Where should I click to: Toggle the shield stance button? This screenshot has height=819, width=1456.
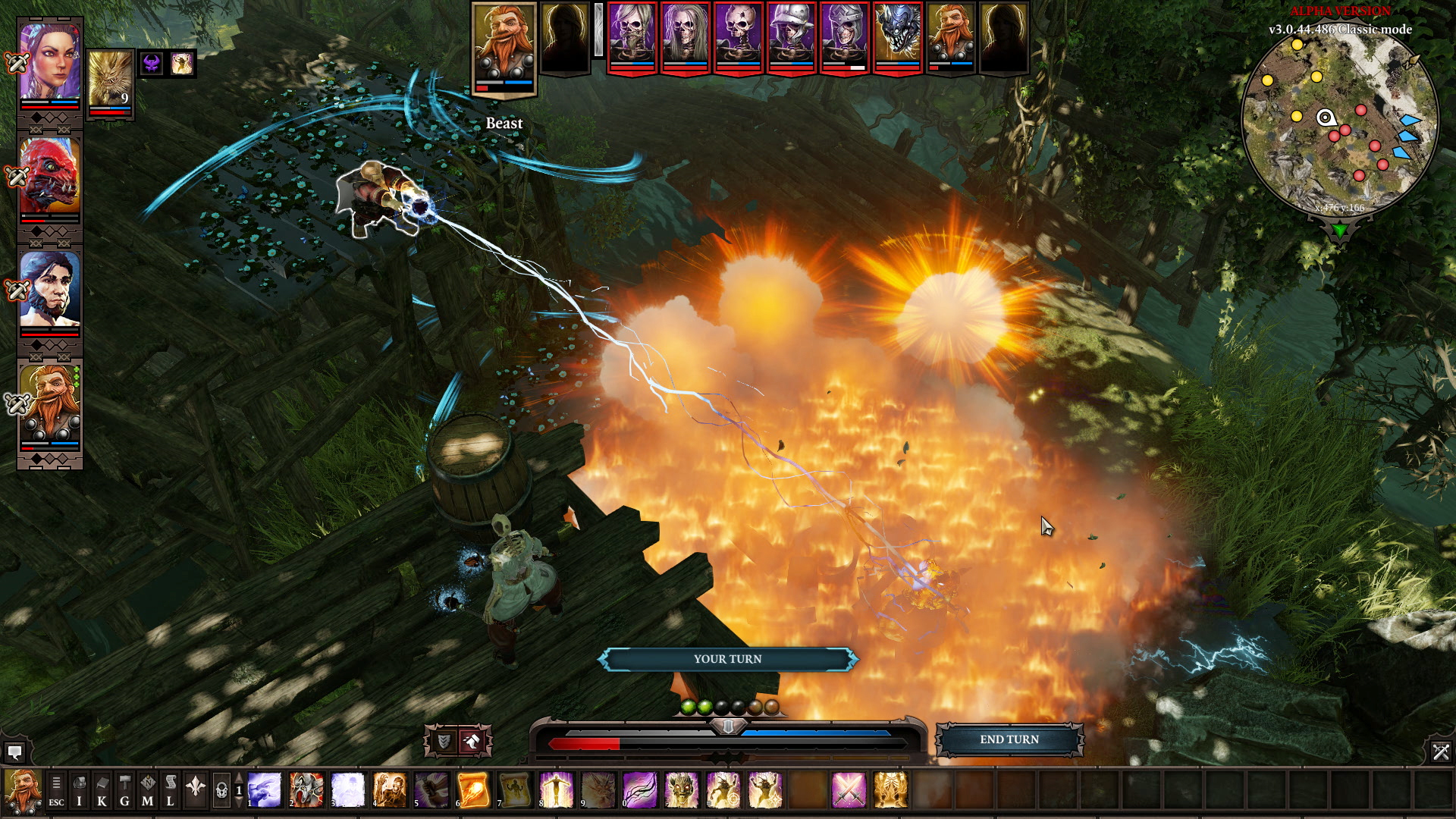tap(444, 741)
